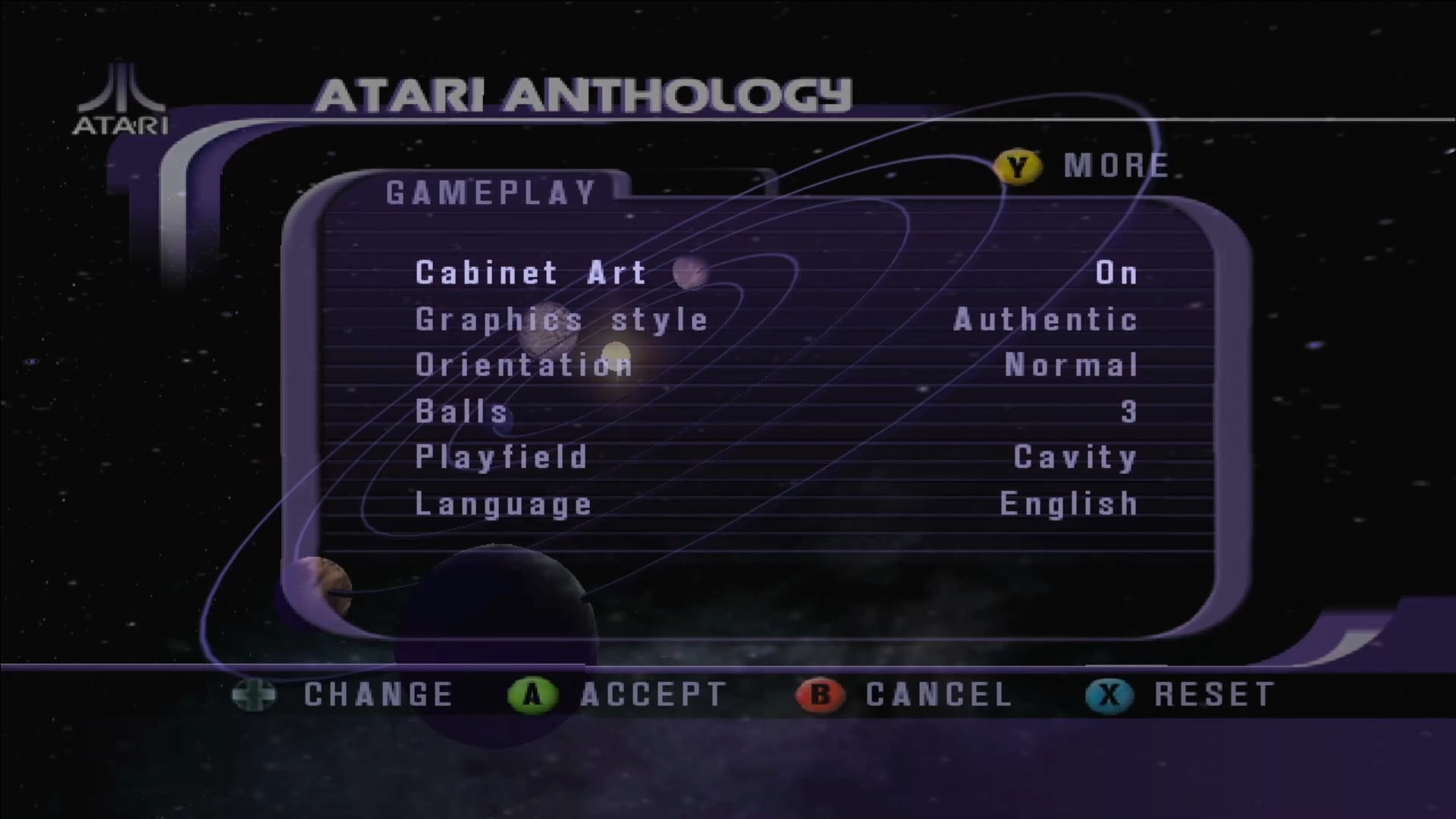The image size is (1456, 819).
Task: Switch the English language value
Action: [x=1068, y=504]
